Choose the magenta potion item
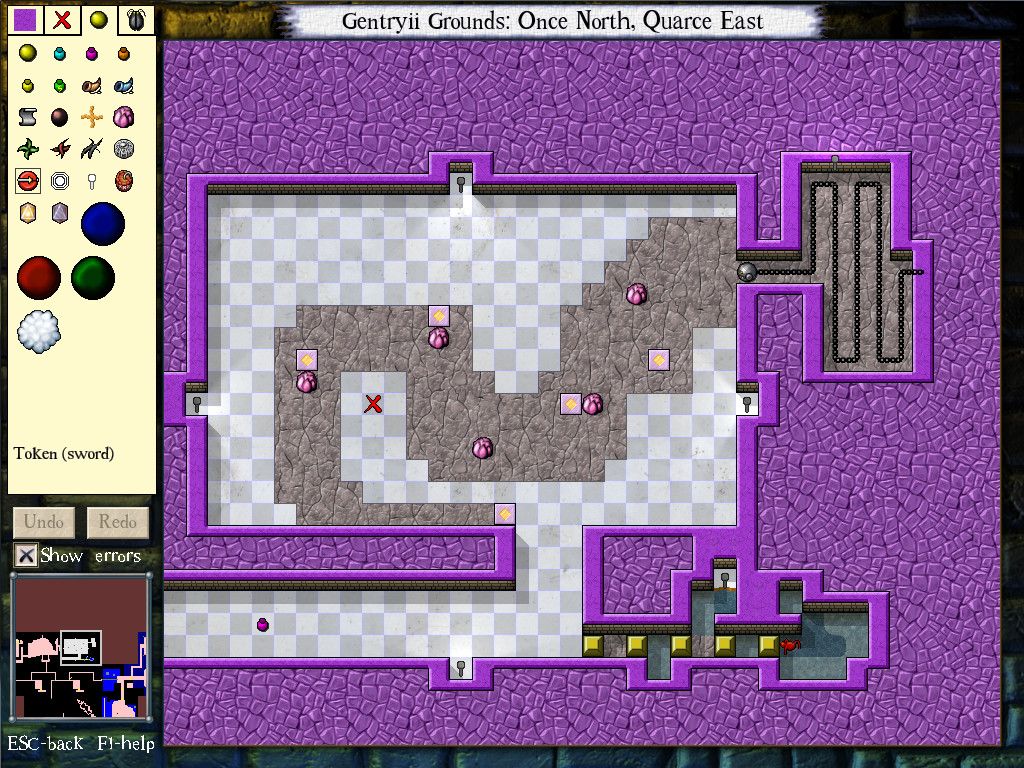The height and width of the screenshot is (768, 1024). (92, 53)
